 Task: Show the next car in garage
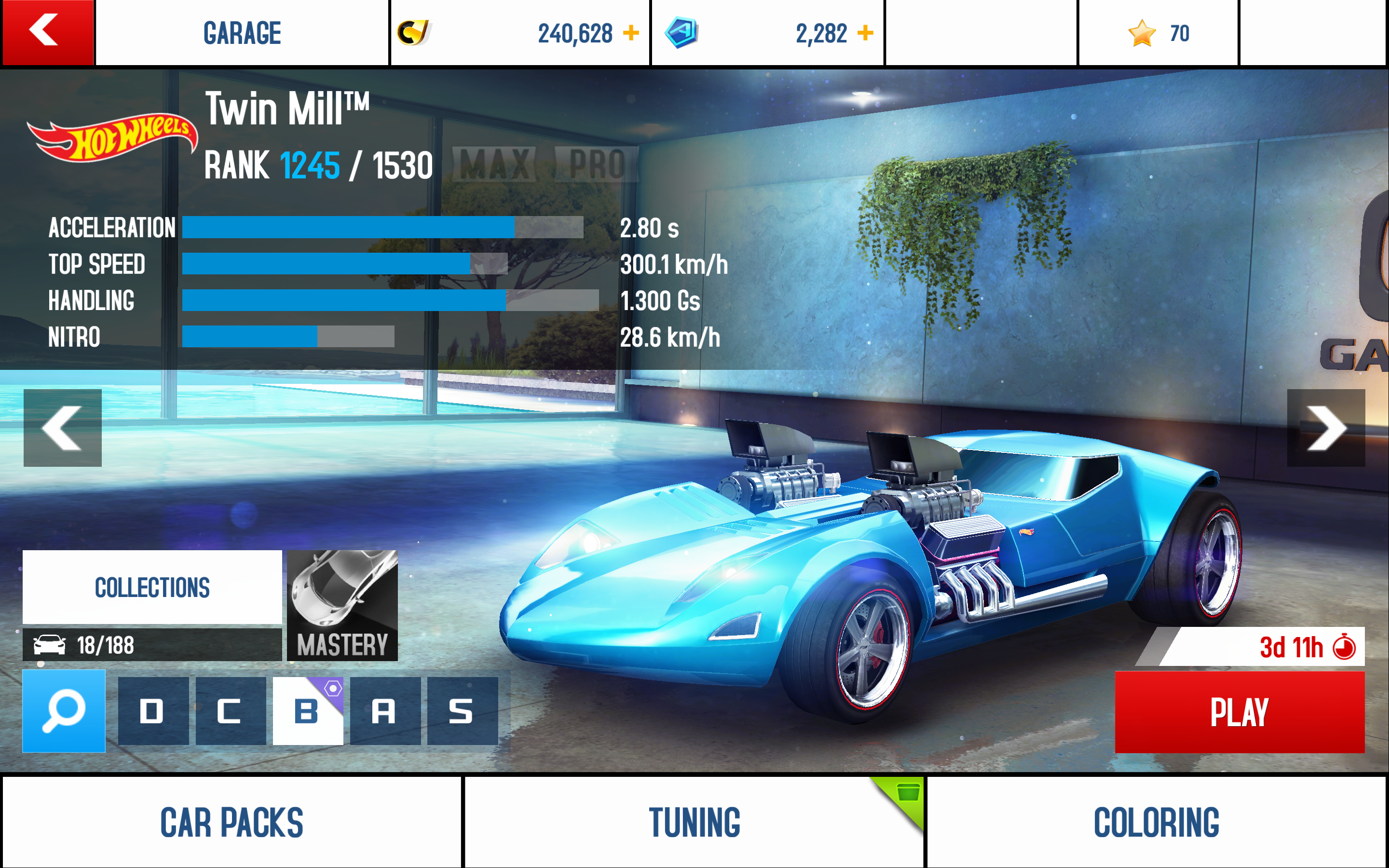[1325, 428]
